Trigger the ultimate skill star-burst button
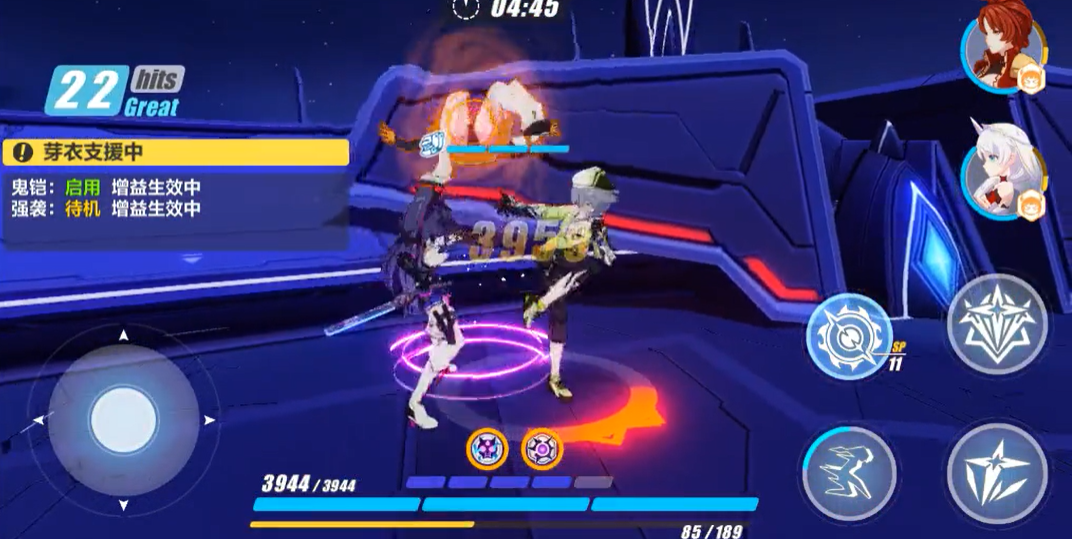Image resolution: width=1072 pixels, height=539 pixels. point(996,324)
